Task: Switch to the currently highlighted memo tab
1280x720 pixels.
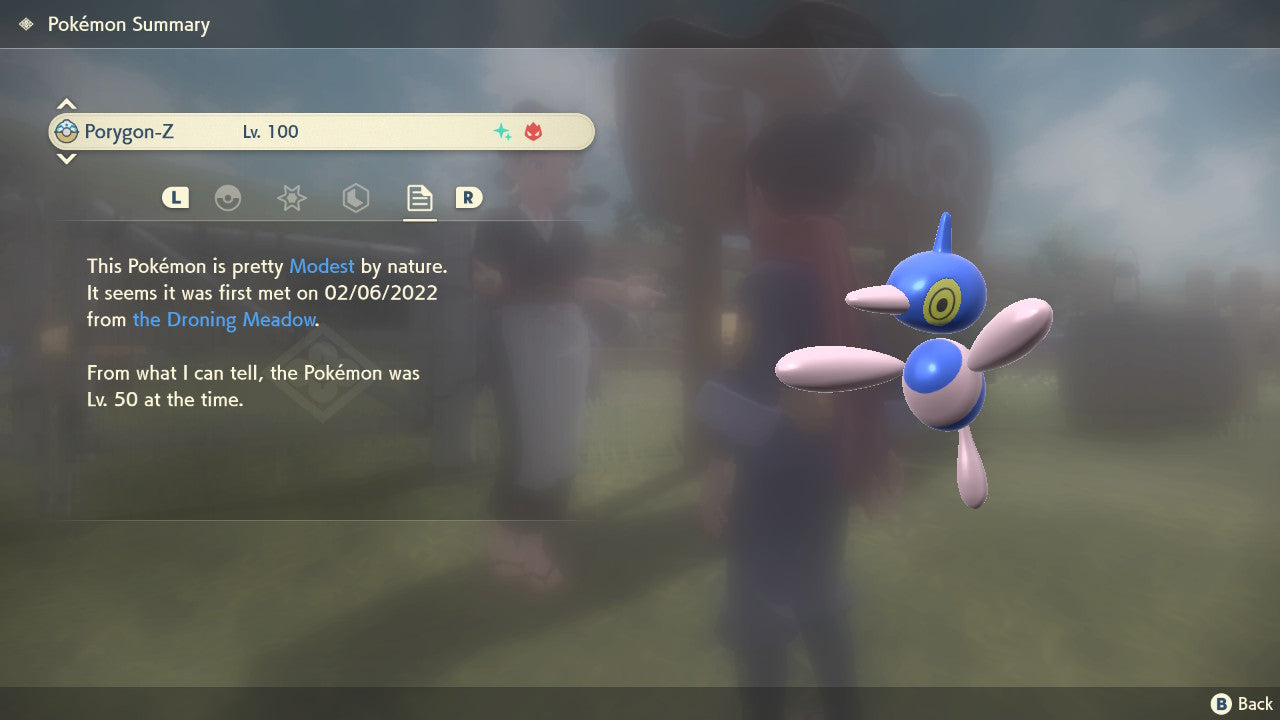Action: (x=419, y=197)
